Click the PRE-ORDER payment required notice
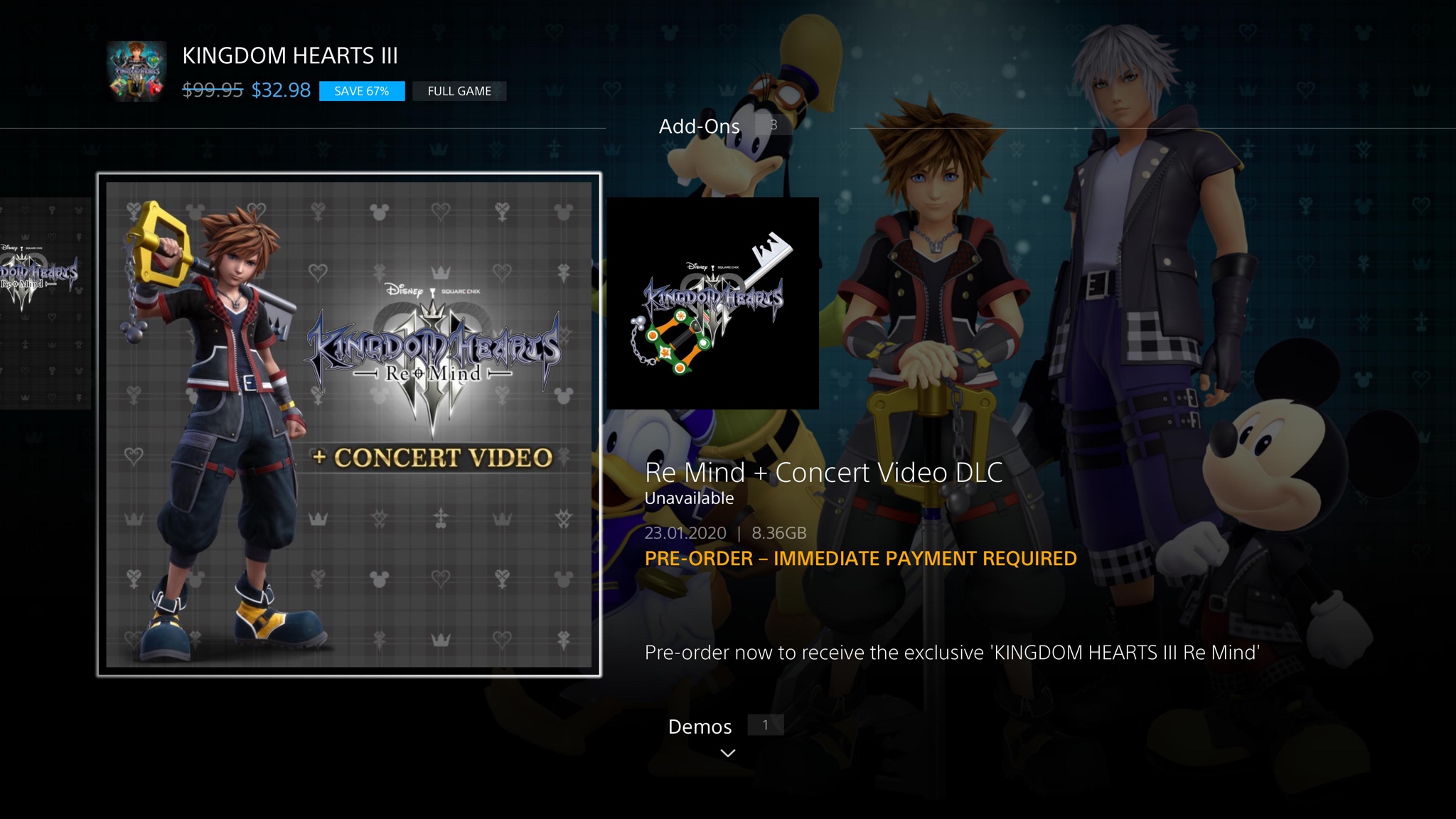Screen dimensions: 1456x819 (860, 559)
